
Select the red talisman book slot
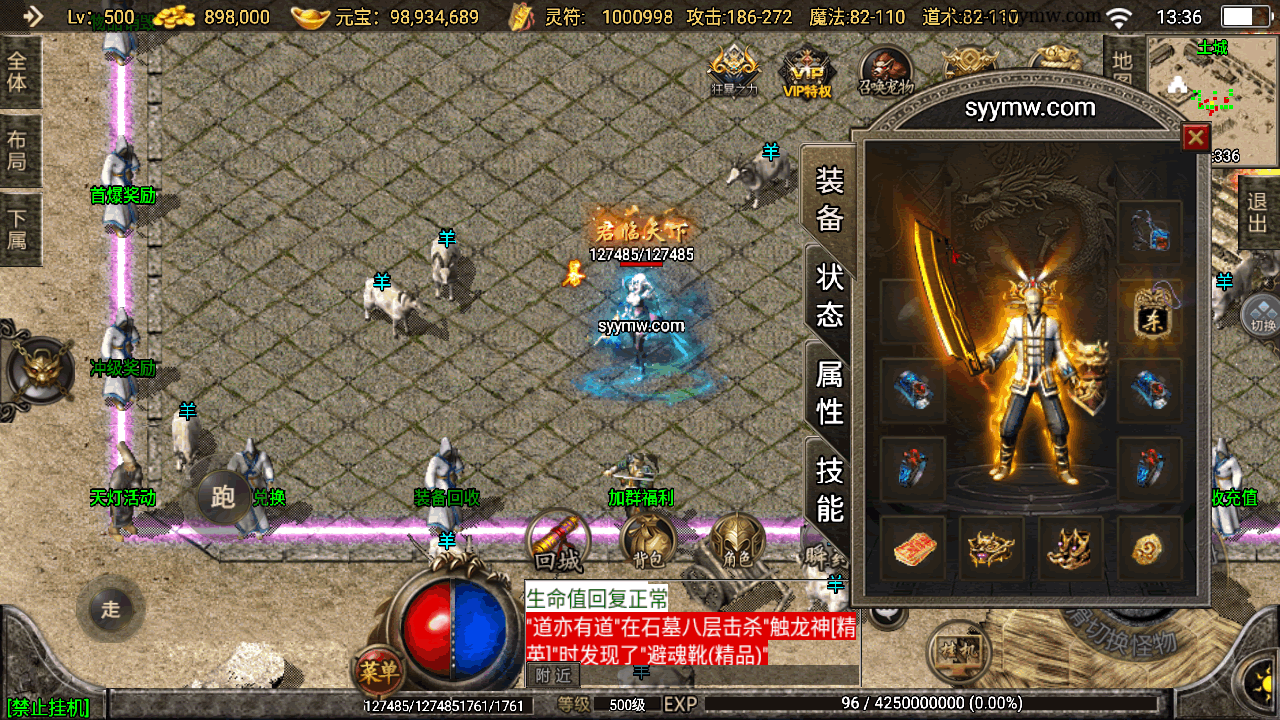pos(913,548)
